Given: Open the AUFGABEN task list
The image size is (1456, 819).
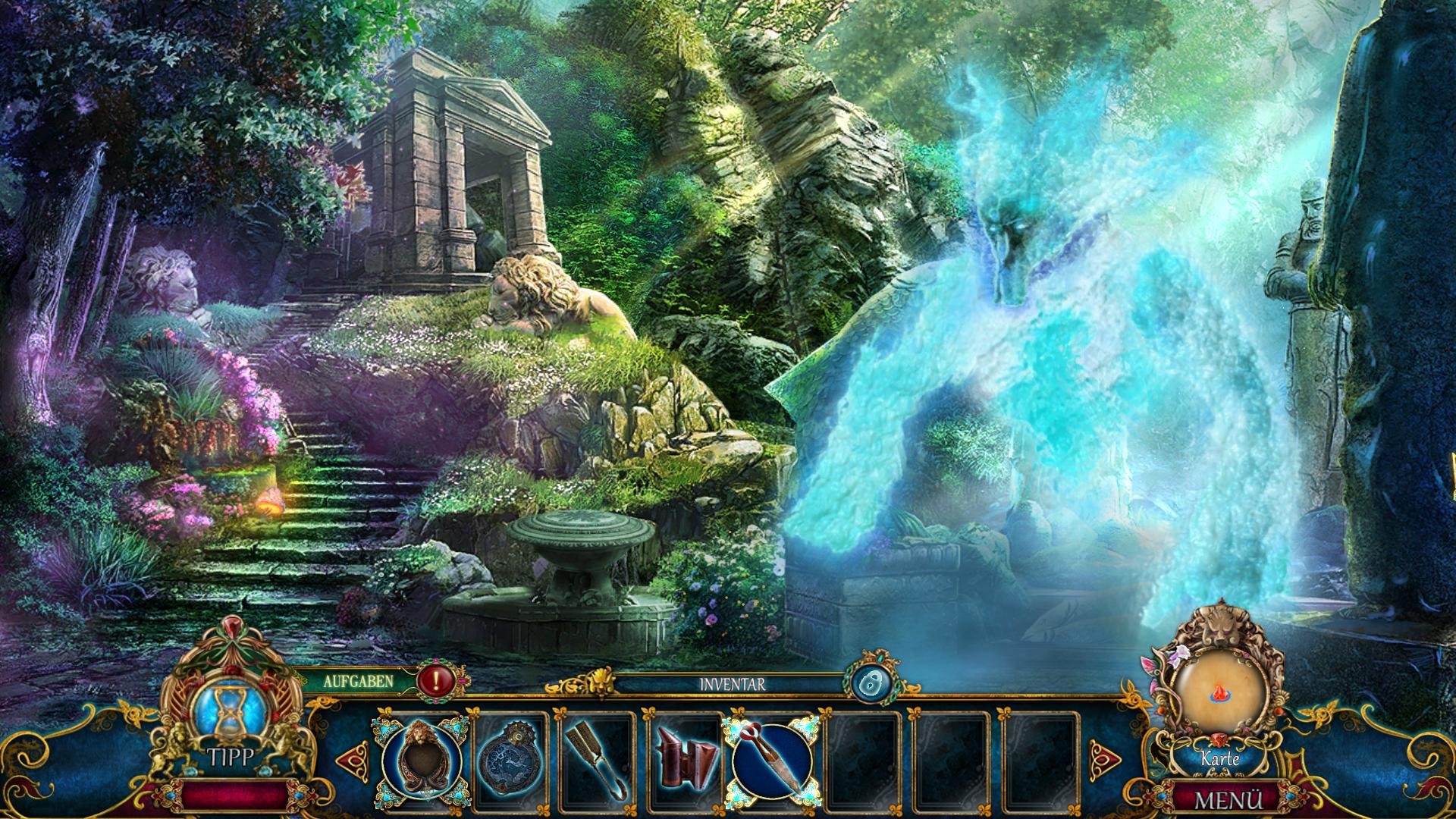Looking at the screenshot, I should tap(359, 680).
